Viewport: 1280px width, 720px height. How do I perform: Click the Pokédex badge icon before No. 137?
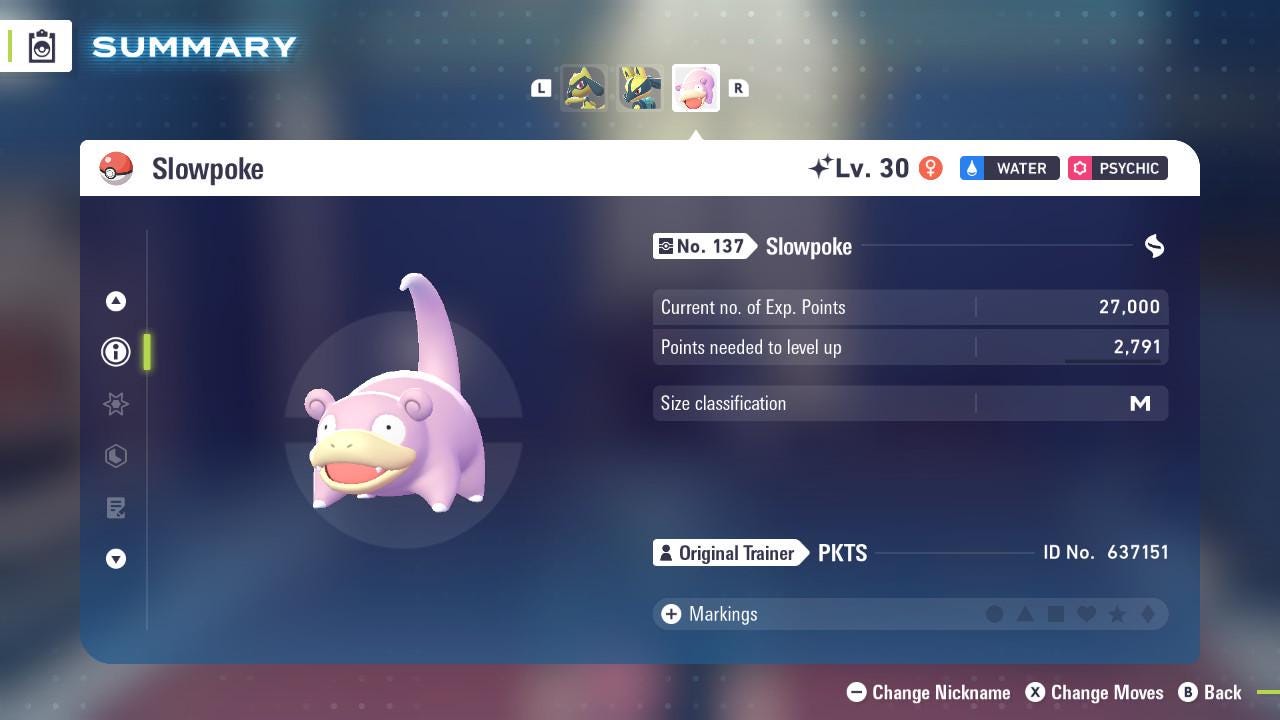(666, 246)
